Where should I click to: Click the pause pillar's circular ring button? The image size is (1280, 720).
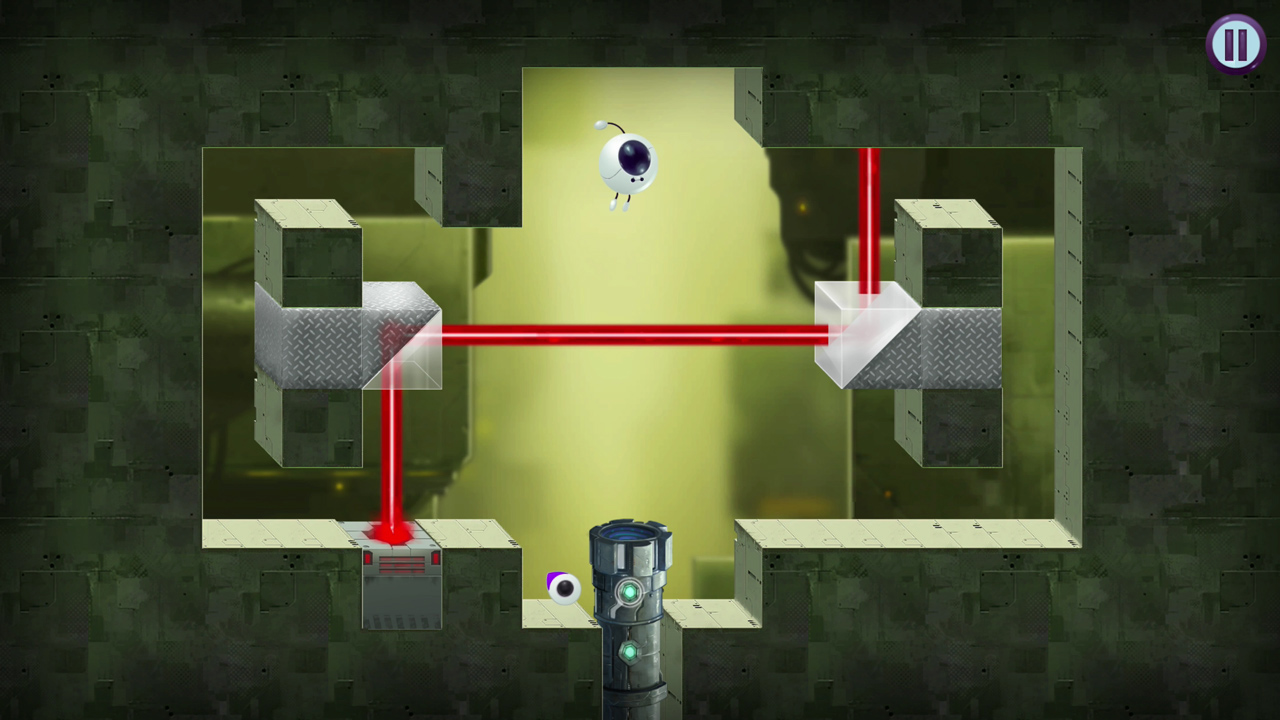coord(629,594)
